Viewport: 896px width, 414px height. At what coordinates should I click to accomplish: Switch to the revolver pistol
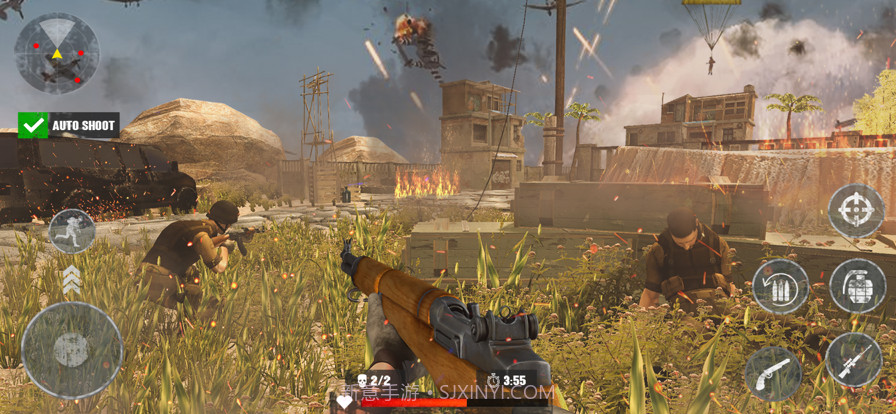click(773, 373)
